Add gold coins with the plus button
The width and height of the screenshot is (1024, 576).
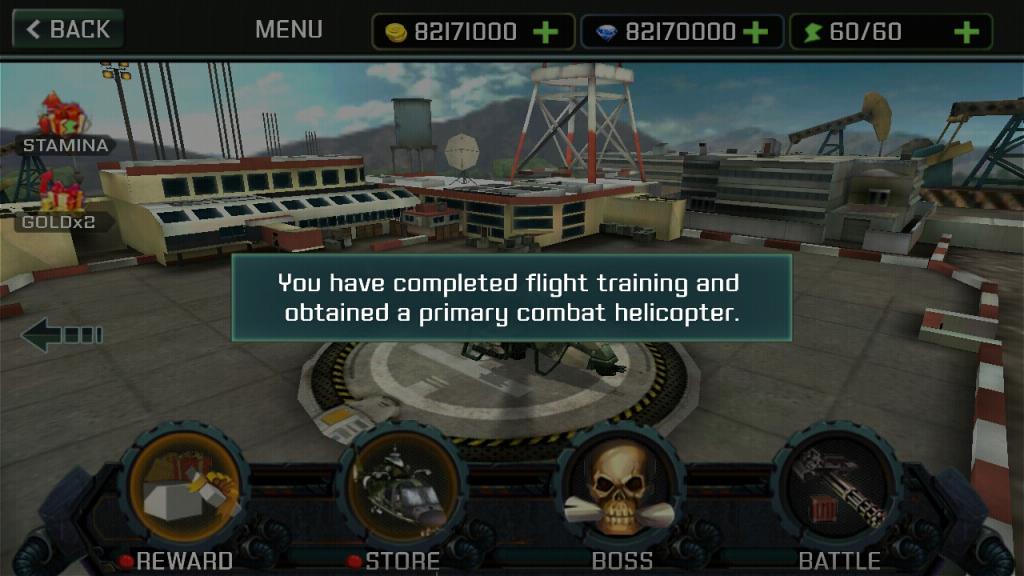tap(546, 32)
